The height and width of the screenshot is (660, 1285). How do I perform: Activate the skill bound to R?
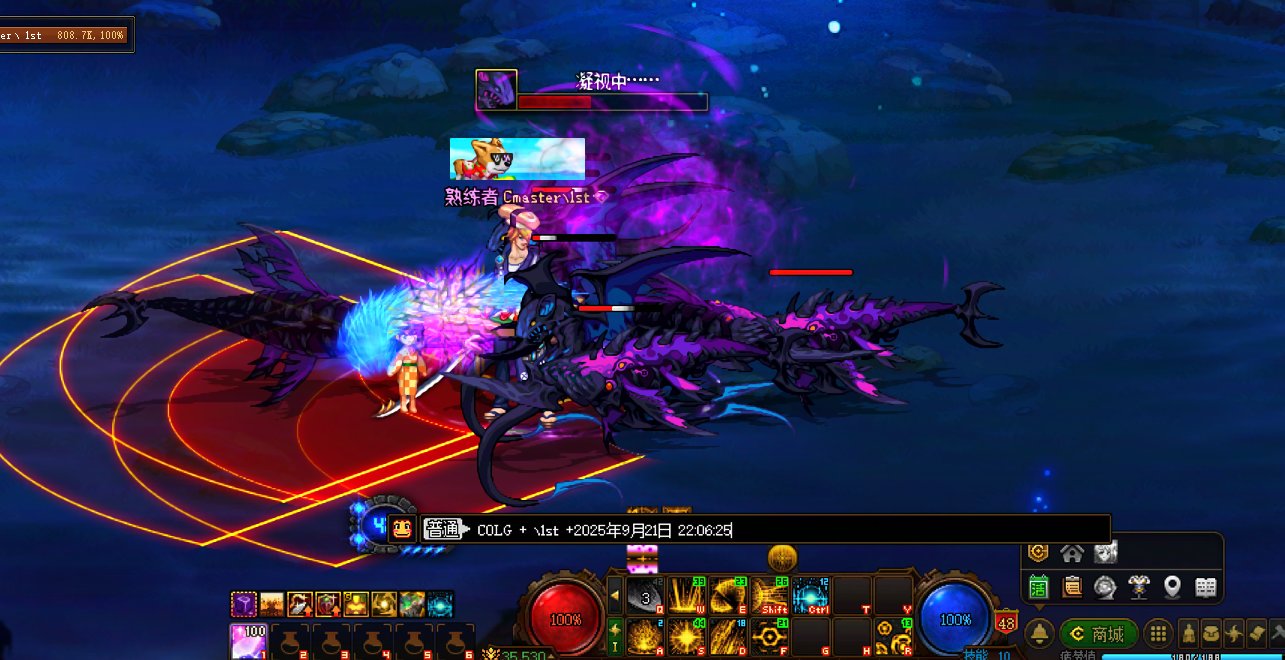(x=893, y=636)
